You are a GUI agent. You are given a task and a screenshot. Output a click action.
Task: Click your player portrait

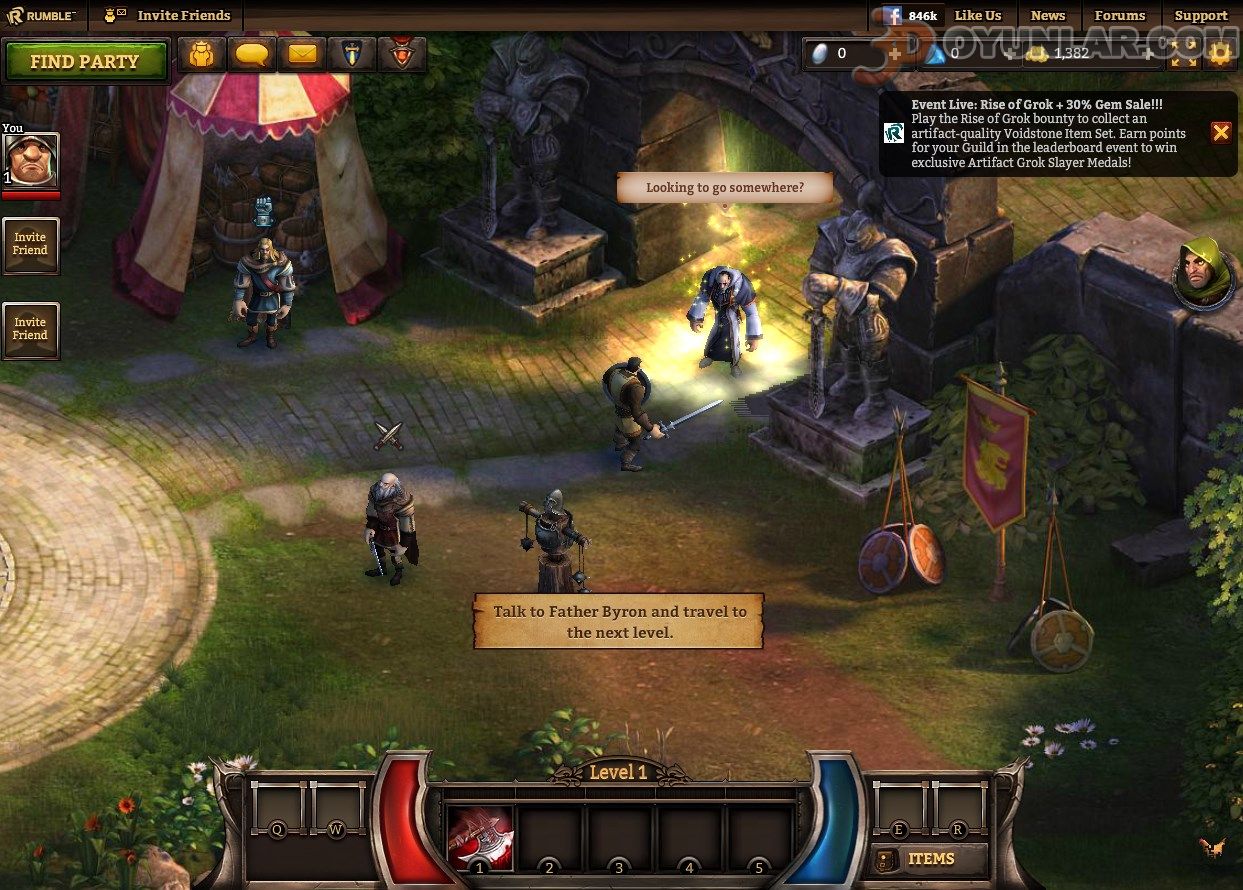point(31,159)
